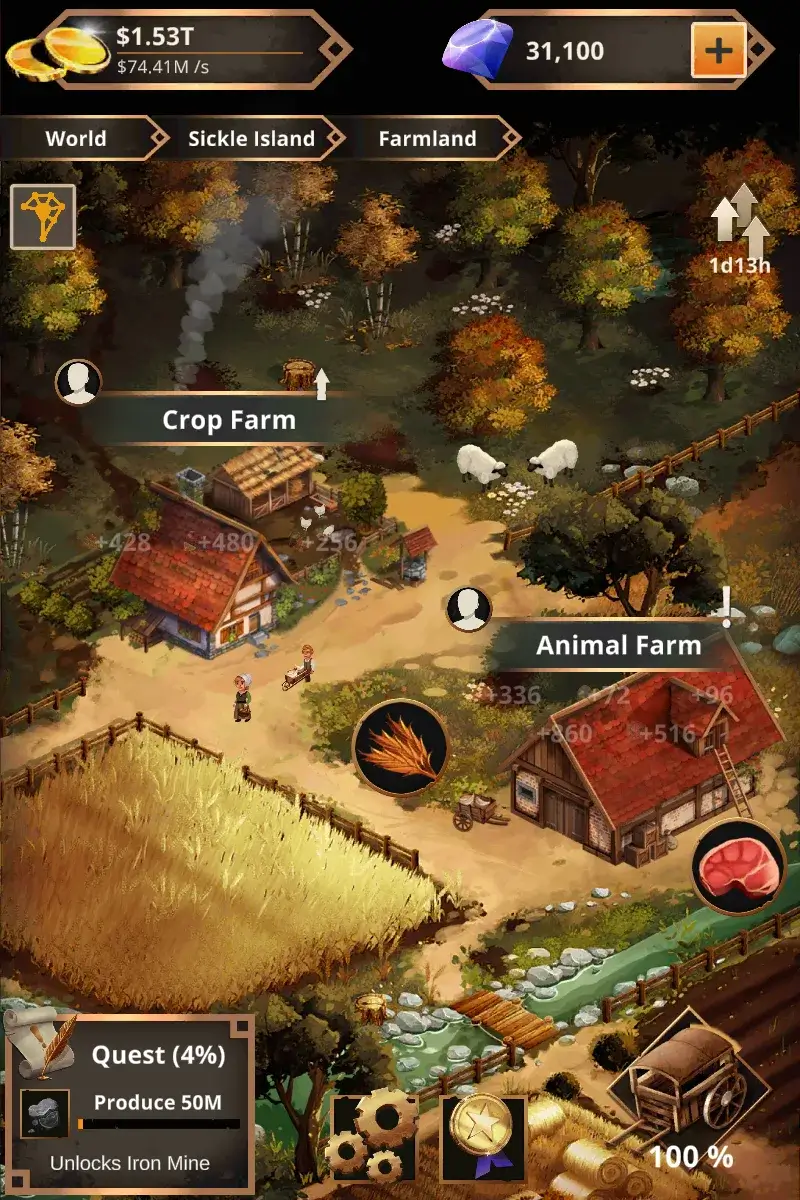This screenshot has height=1200, width=800.
Task: Select the wheat resource icon
Action: coord(400,747)
